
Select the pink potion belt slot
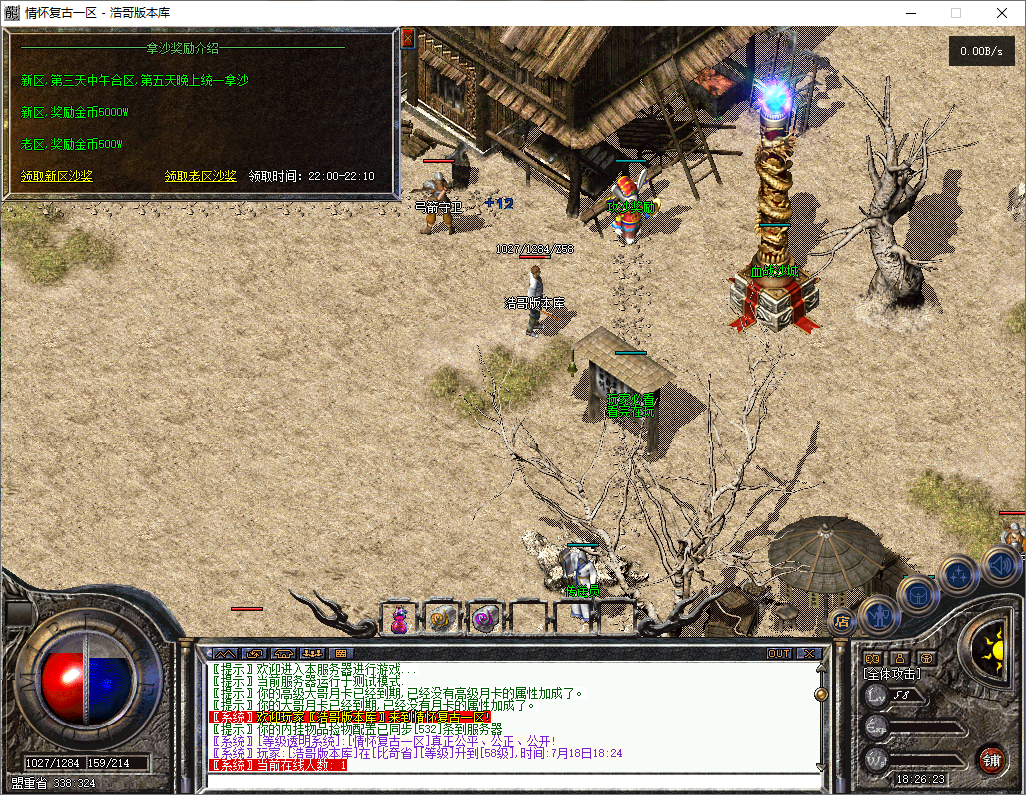[x=399, y=620]
